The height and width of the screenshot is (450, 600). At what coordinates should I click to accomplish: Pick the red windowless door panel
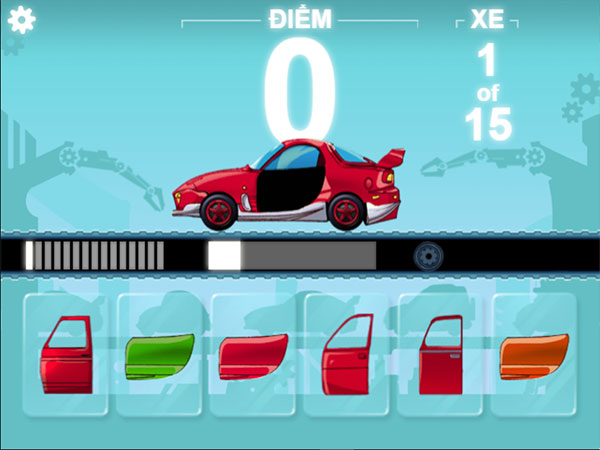[x=252, y=357]
